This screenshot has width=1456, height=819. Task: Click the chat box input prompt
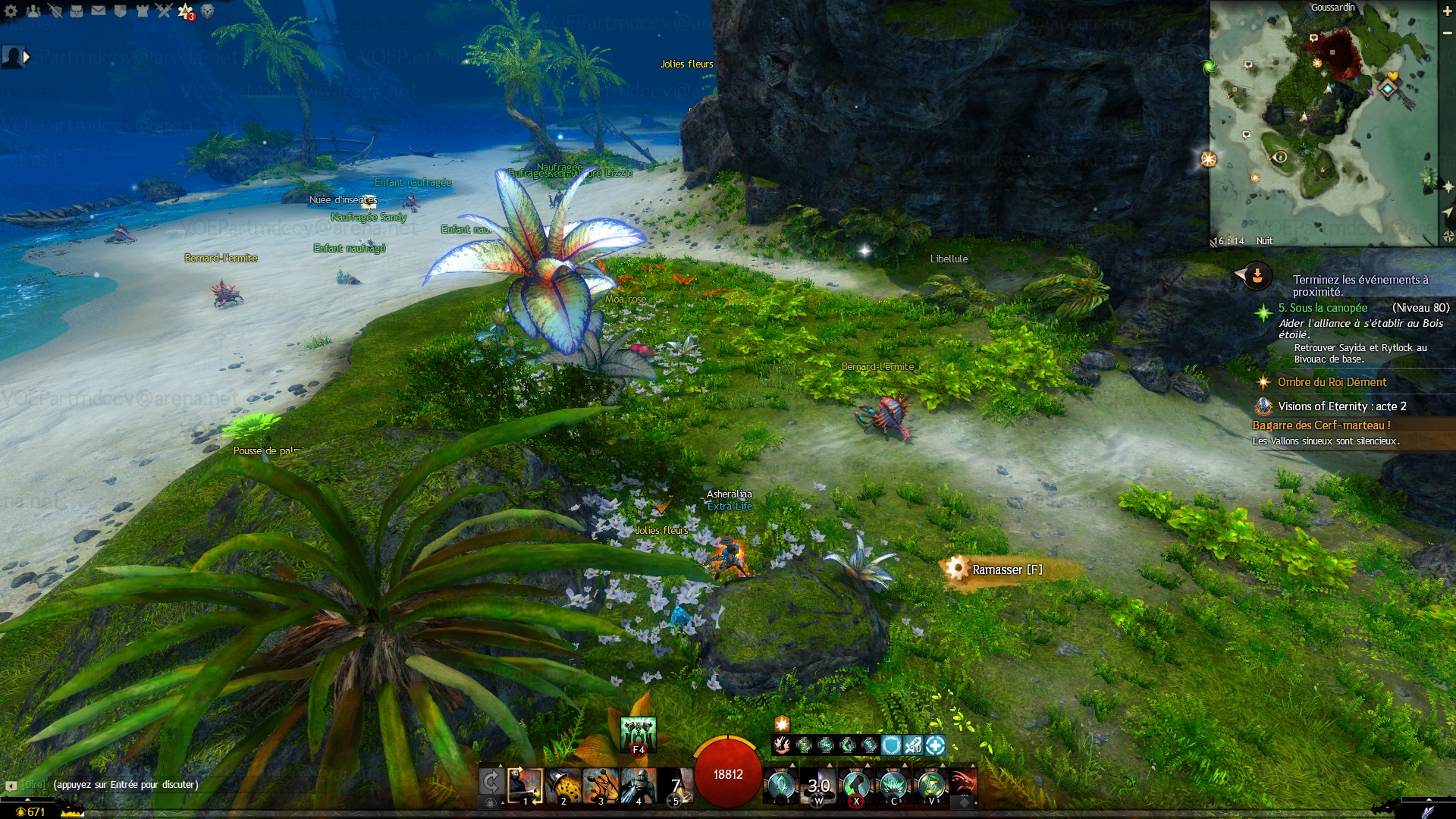point(126,785)
